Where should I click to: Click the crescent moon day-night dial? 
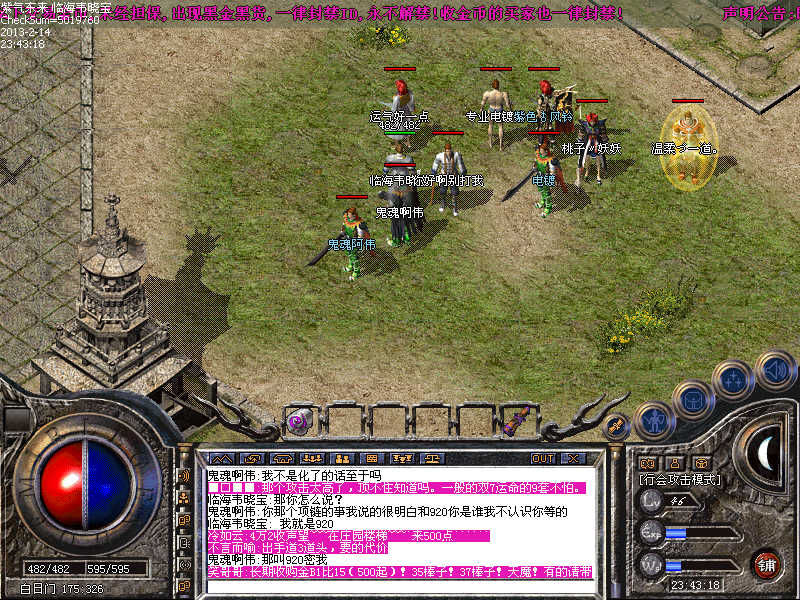[766, 455]
